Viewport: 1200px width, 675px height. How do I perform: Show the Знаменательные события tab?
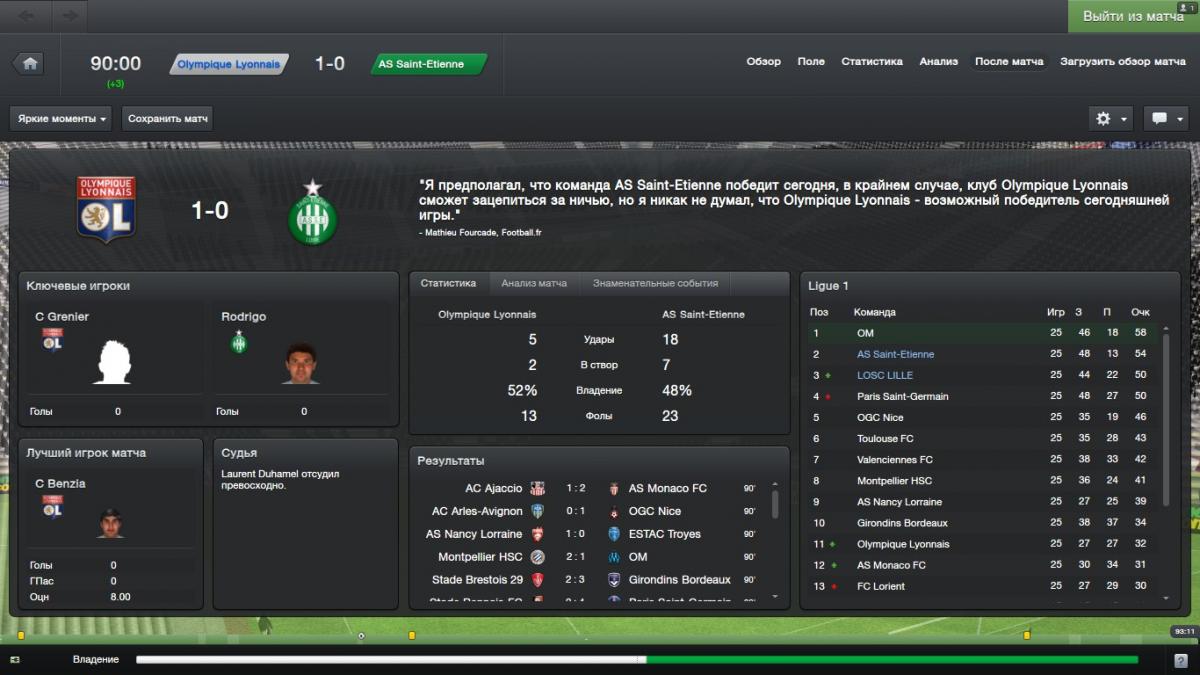(x=655, y=284)
